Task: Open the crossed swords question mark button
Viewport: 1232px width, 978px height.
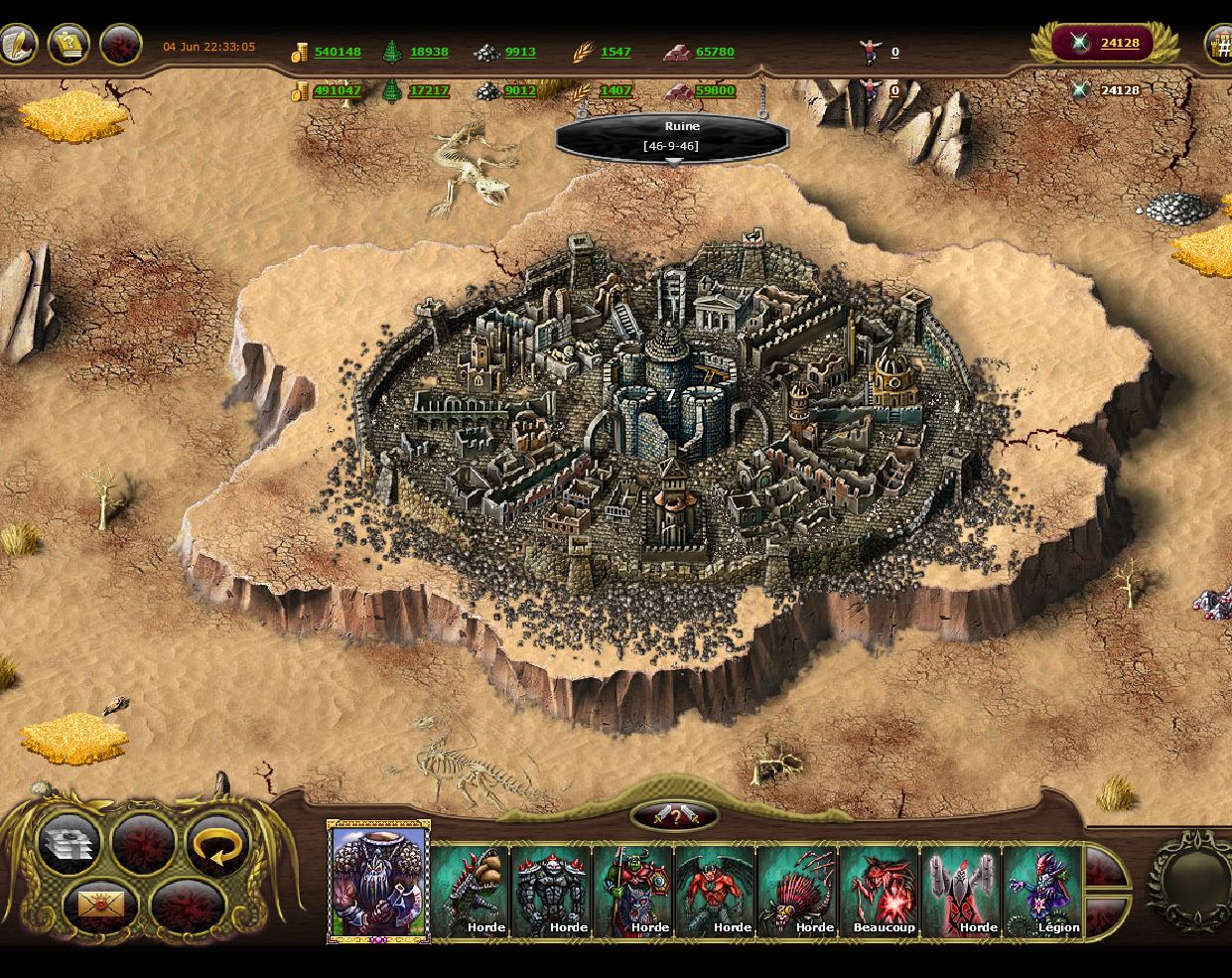Action: 674,817
